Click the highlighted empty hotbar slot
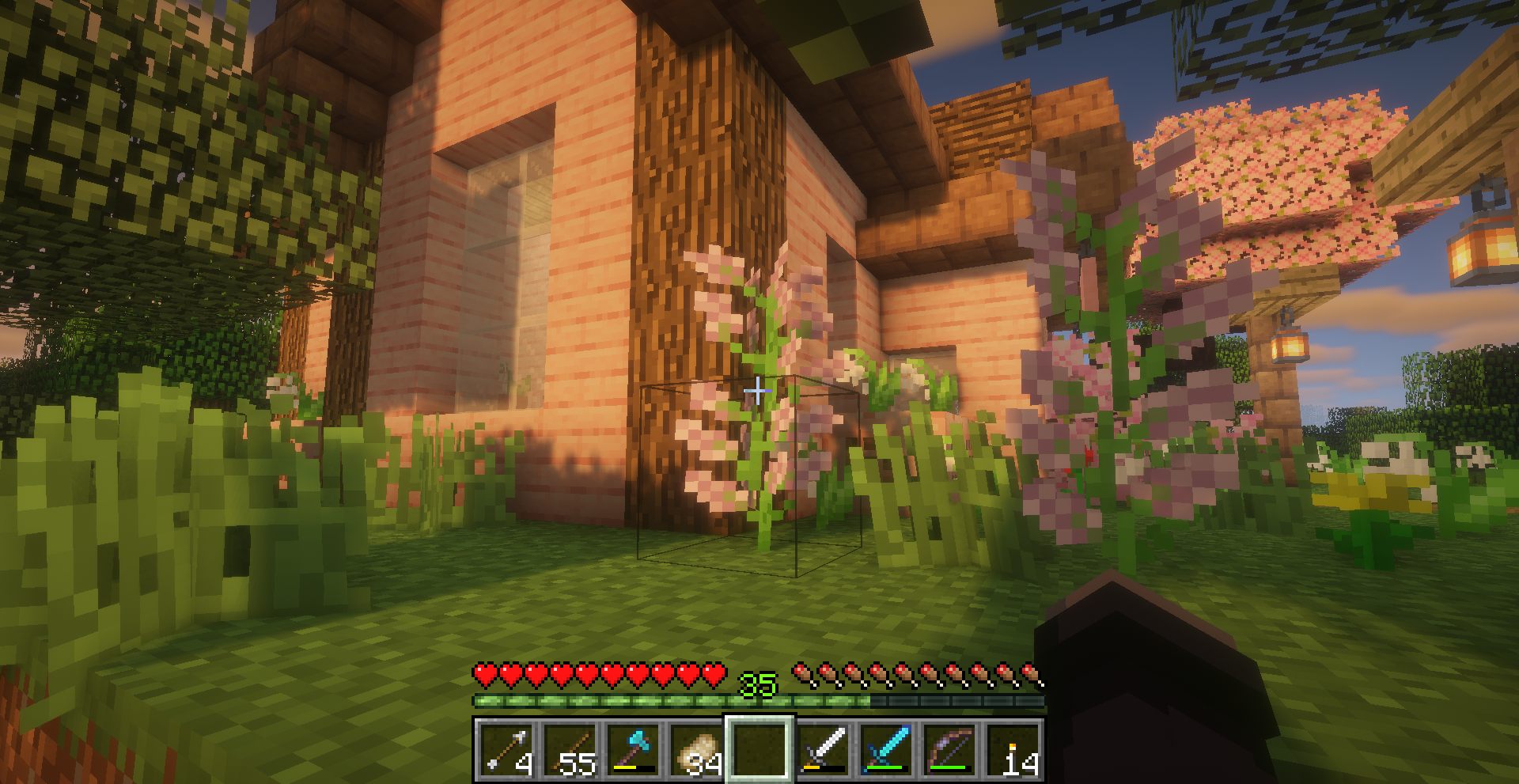This screenshot has width=1519, height=784. point(759,748)
